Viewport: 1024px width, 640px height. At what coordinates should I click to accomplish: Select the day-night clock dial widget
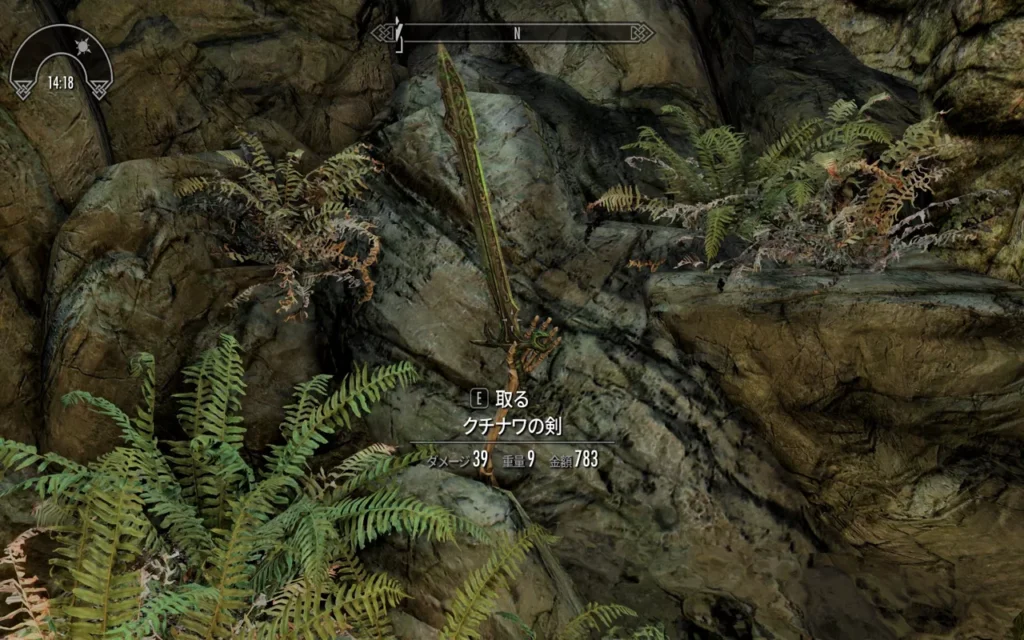61,62
